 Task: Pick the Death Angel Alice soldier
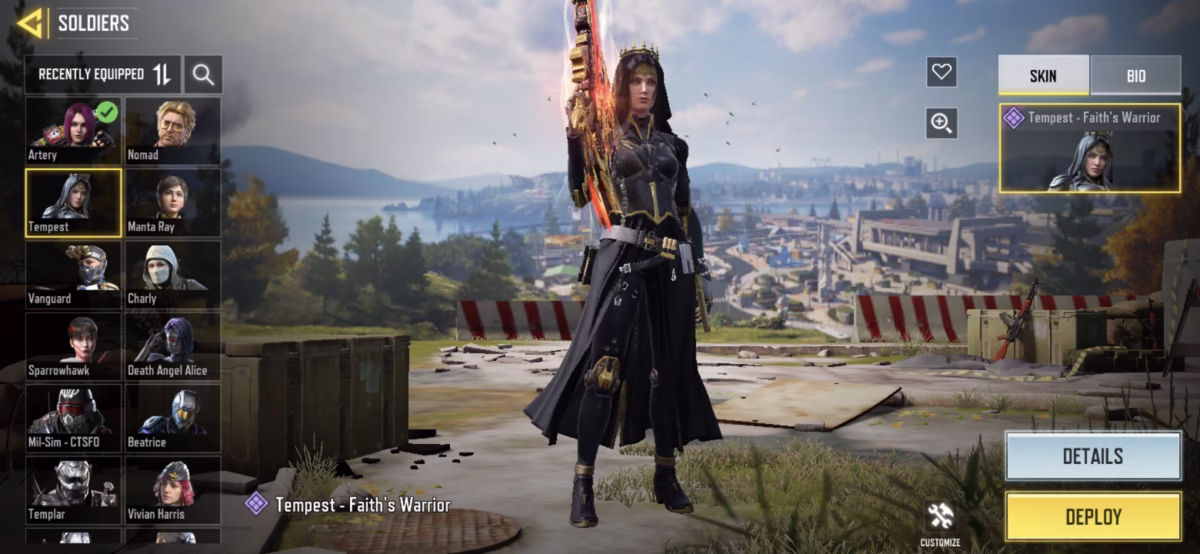pos(173,347)
